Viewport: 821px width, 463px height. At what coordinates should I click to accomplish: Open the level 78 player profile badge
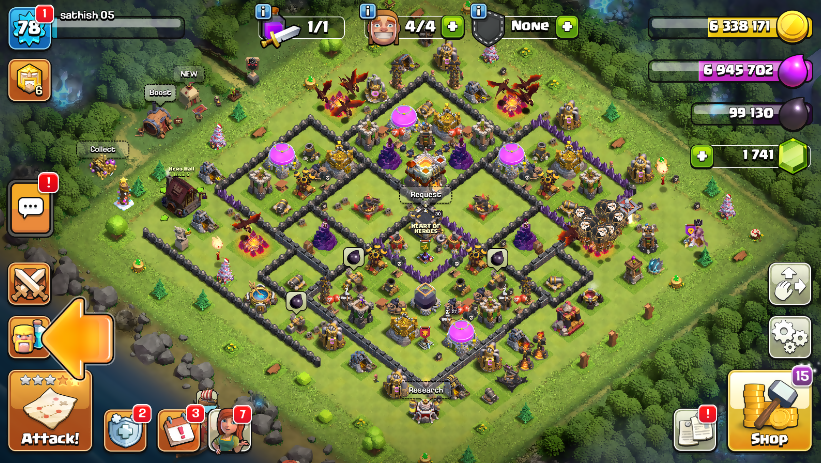point(28,28)
